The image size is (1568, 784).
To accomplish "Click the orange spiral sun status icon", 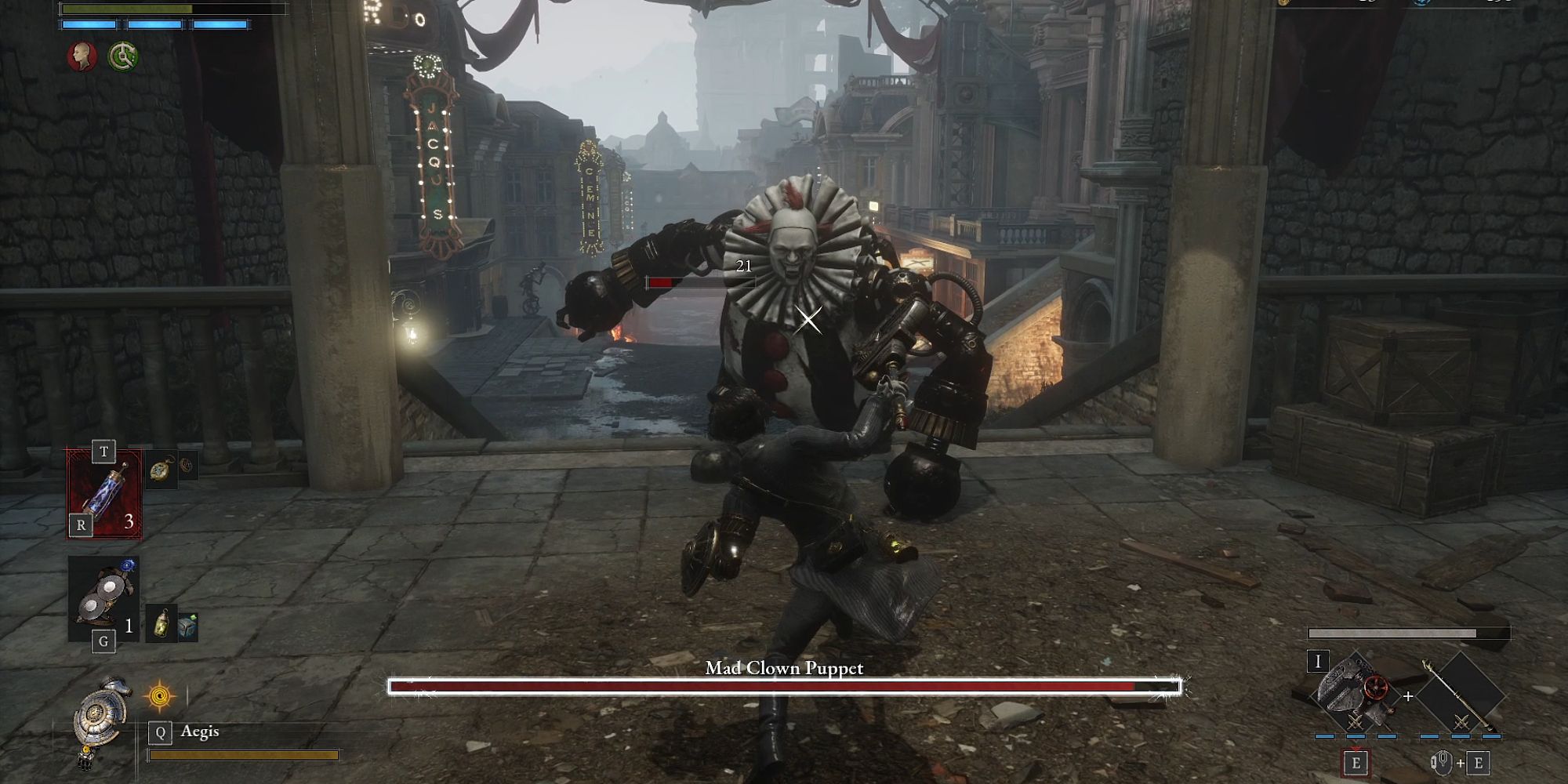I will pyautogui.click(x=160, y=695).
